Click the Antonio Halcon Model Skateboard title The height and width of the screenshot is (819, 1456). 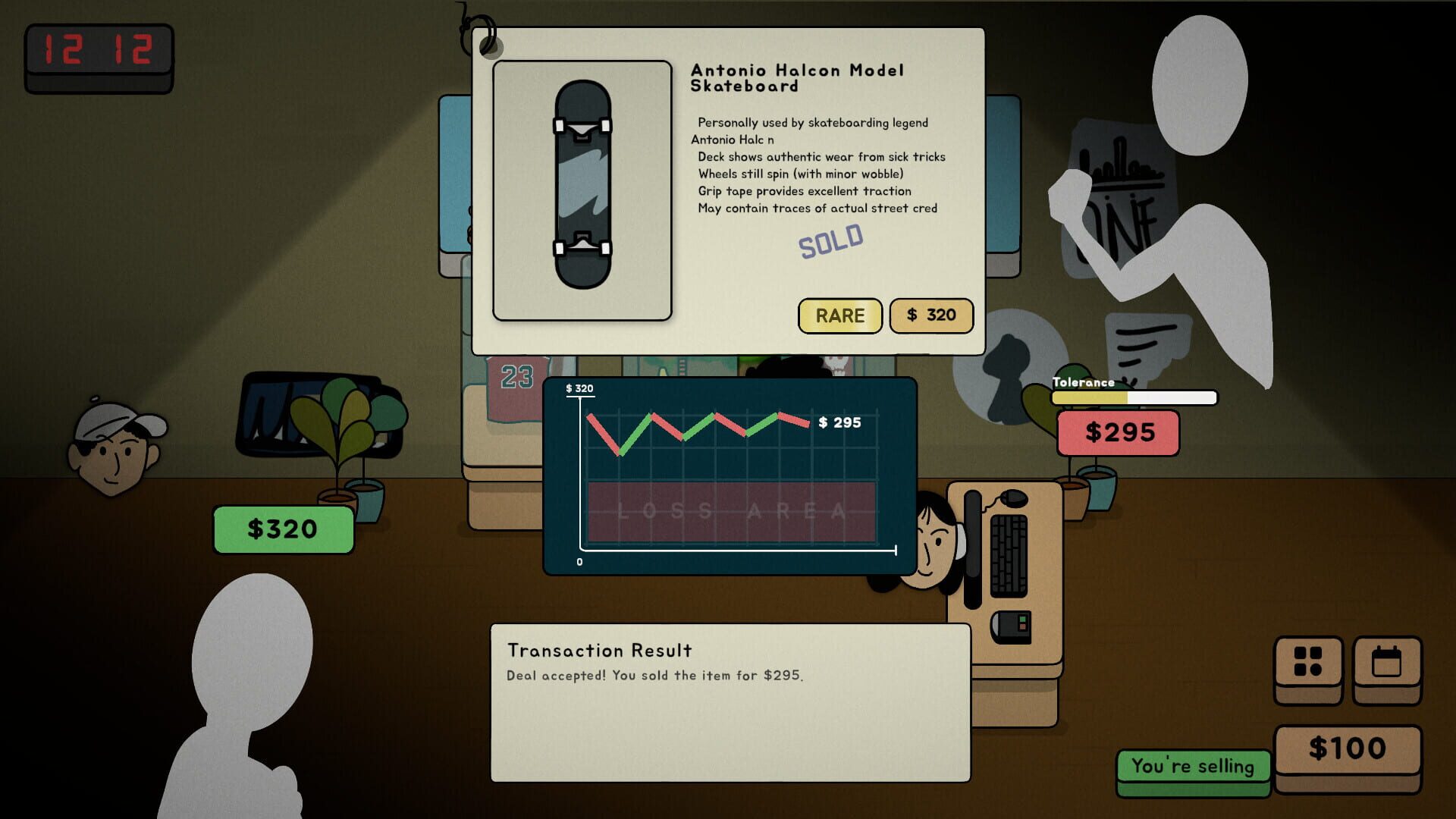tap(798, 77)
